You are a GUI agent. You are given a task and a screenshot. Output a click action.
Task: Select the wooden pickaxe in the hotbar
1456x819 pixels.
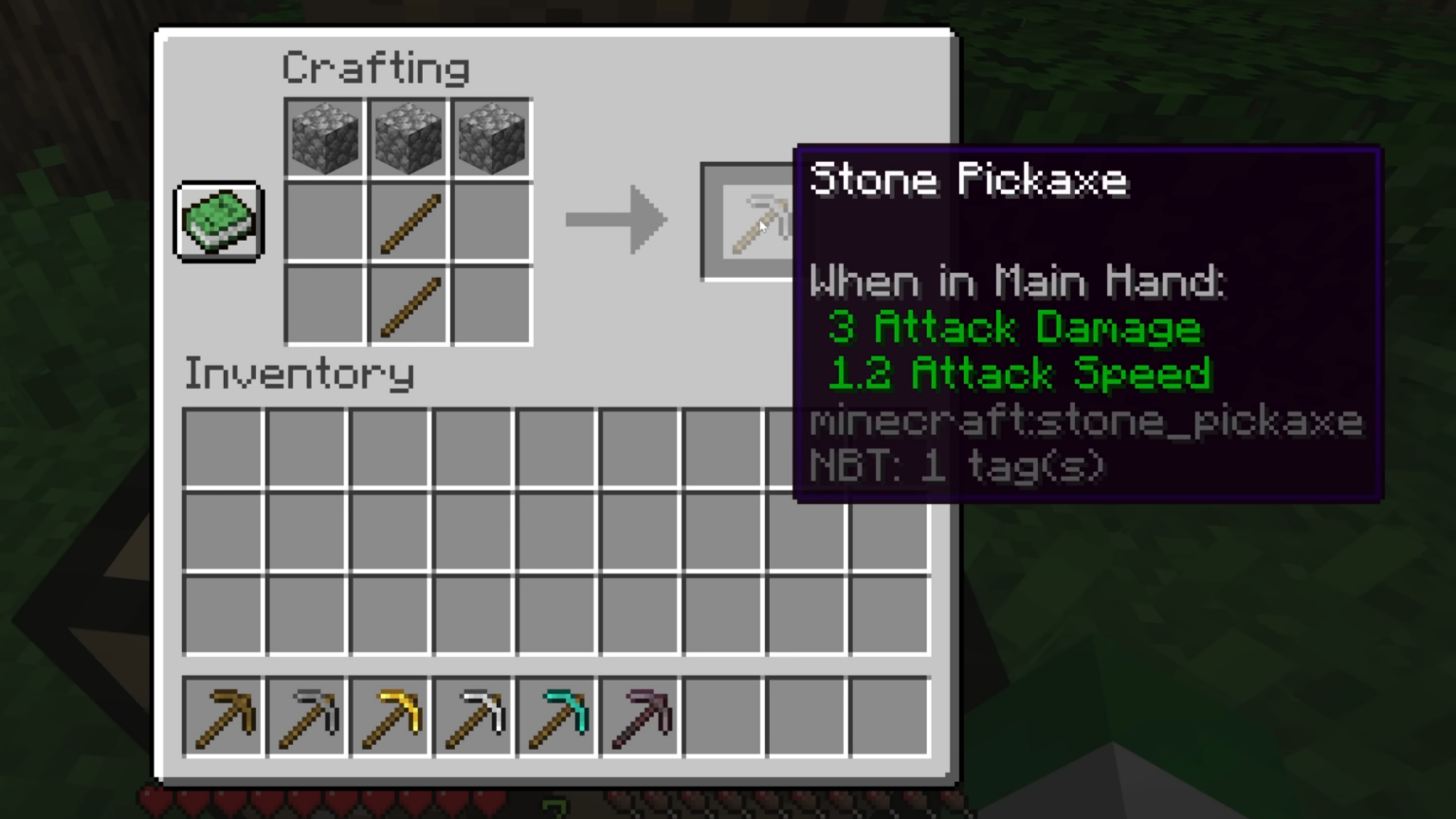(221, 716)
